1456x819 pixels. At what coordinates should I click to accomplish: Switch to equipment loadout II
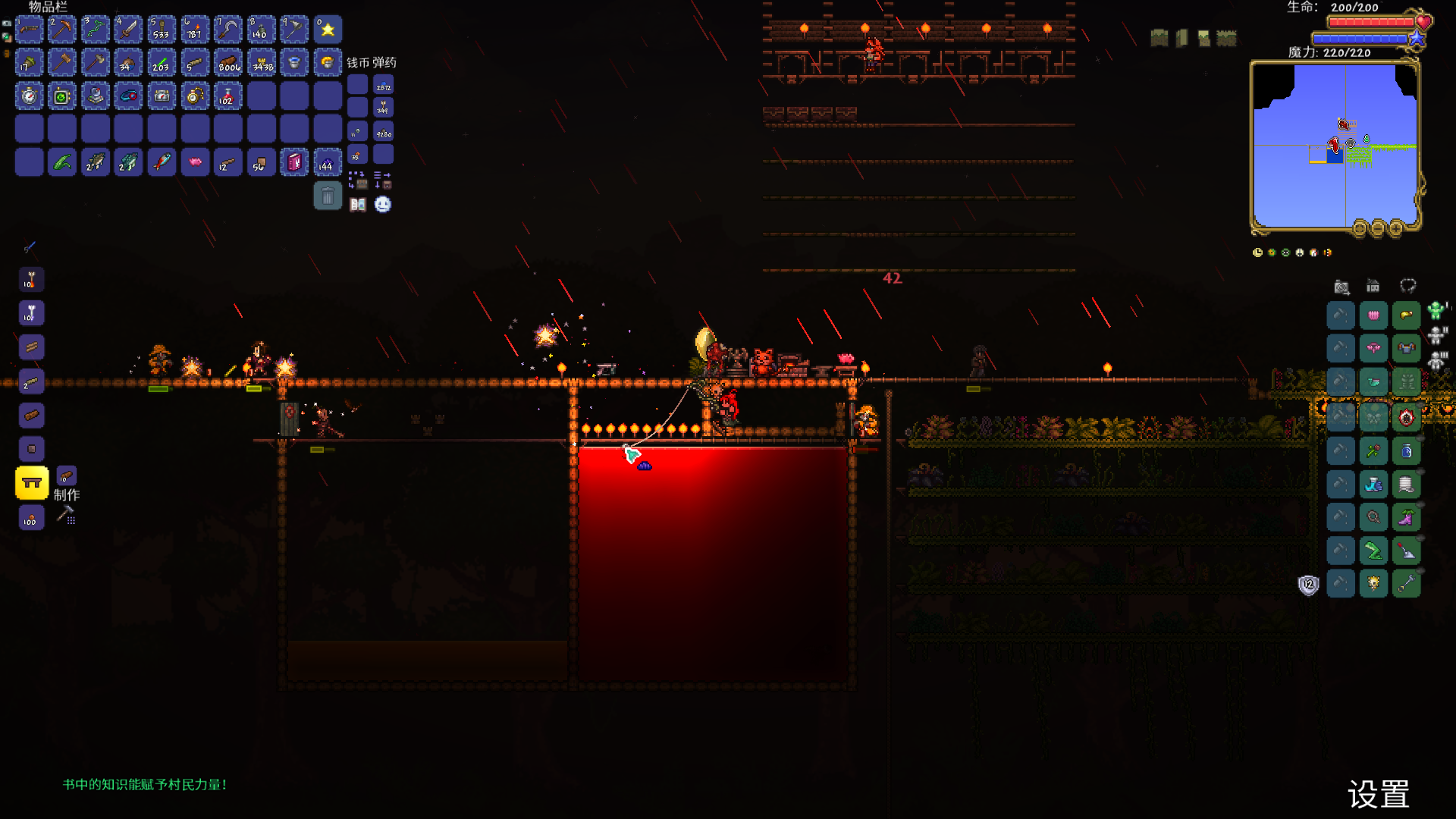[x=1437, y=335]
